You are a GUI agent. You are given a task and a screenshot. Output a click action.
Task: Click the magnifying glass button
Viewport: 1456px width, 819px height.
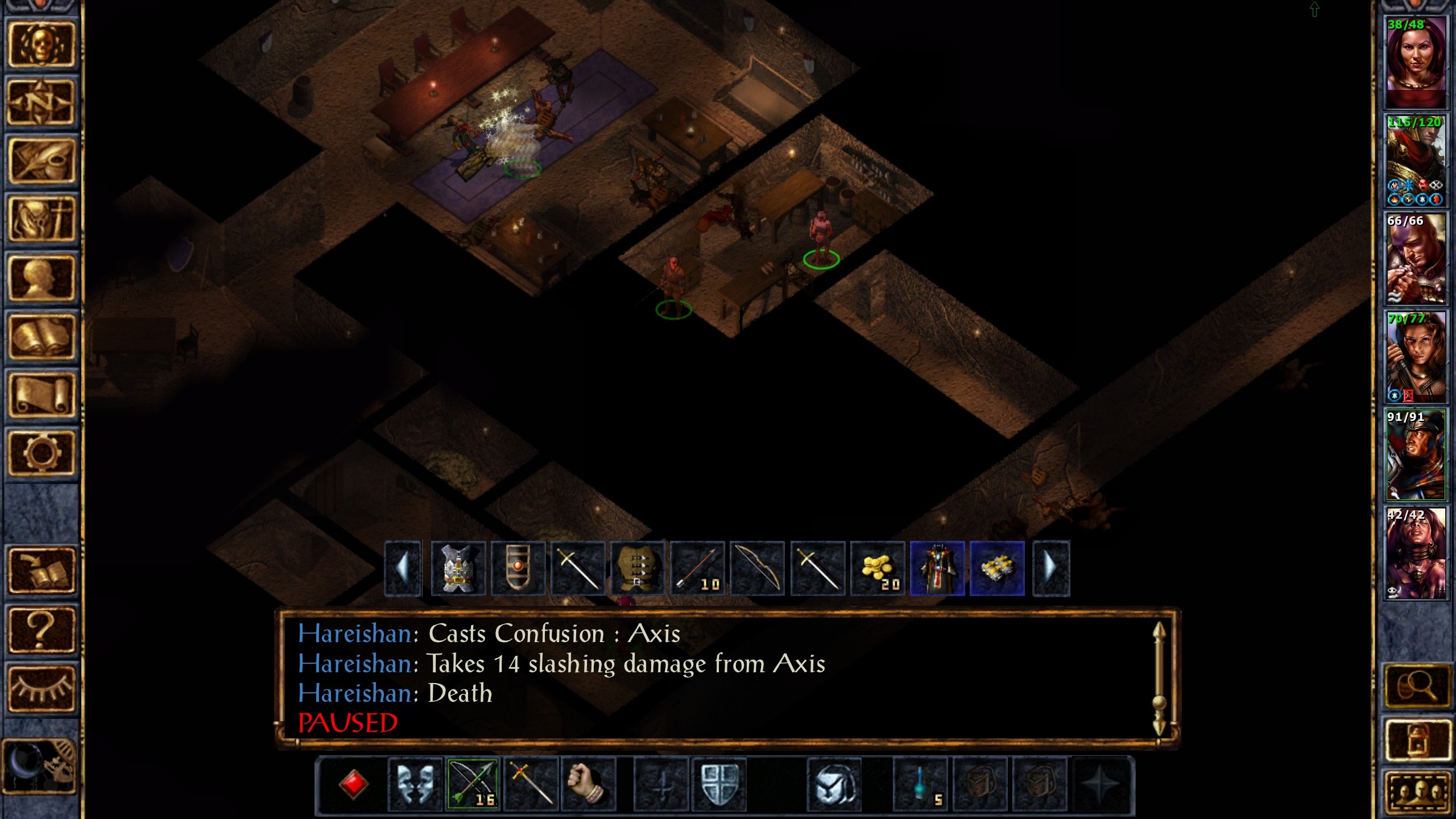1416,686
